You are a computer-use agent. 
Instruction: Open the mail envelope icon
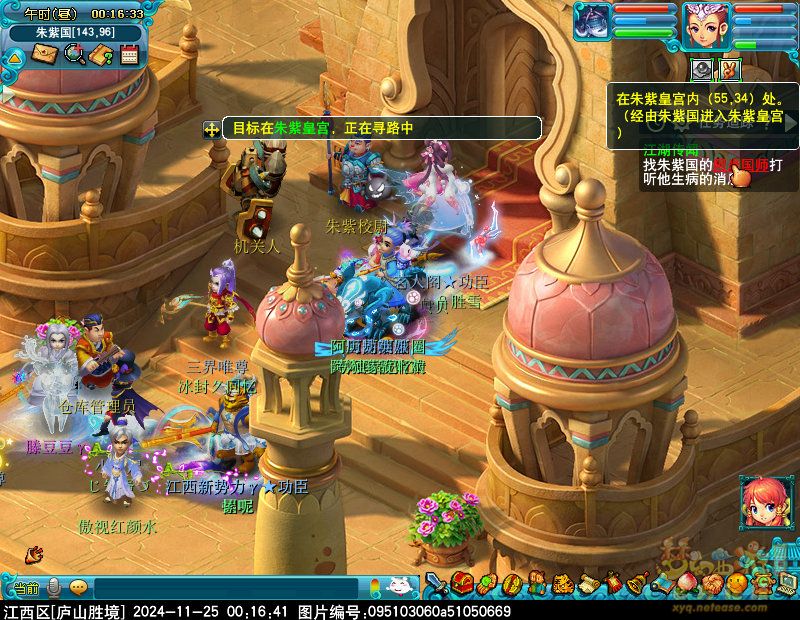(44, 54)
